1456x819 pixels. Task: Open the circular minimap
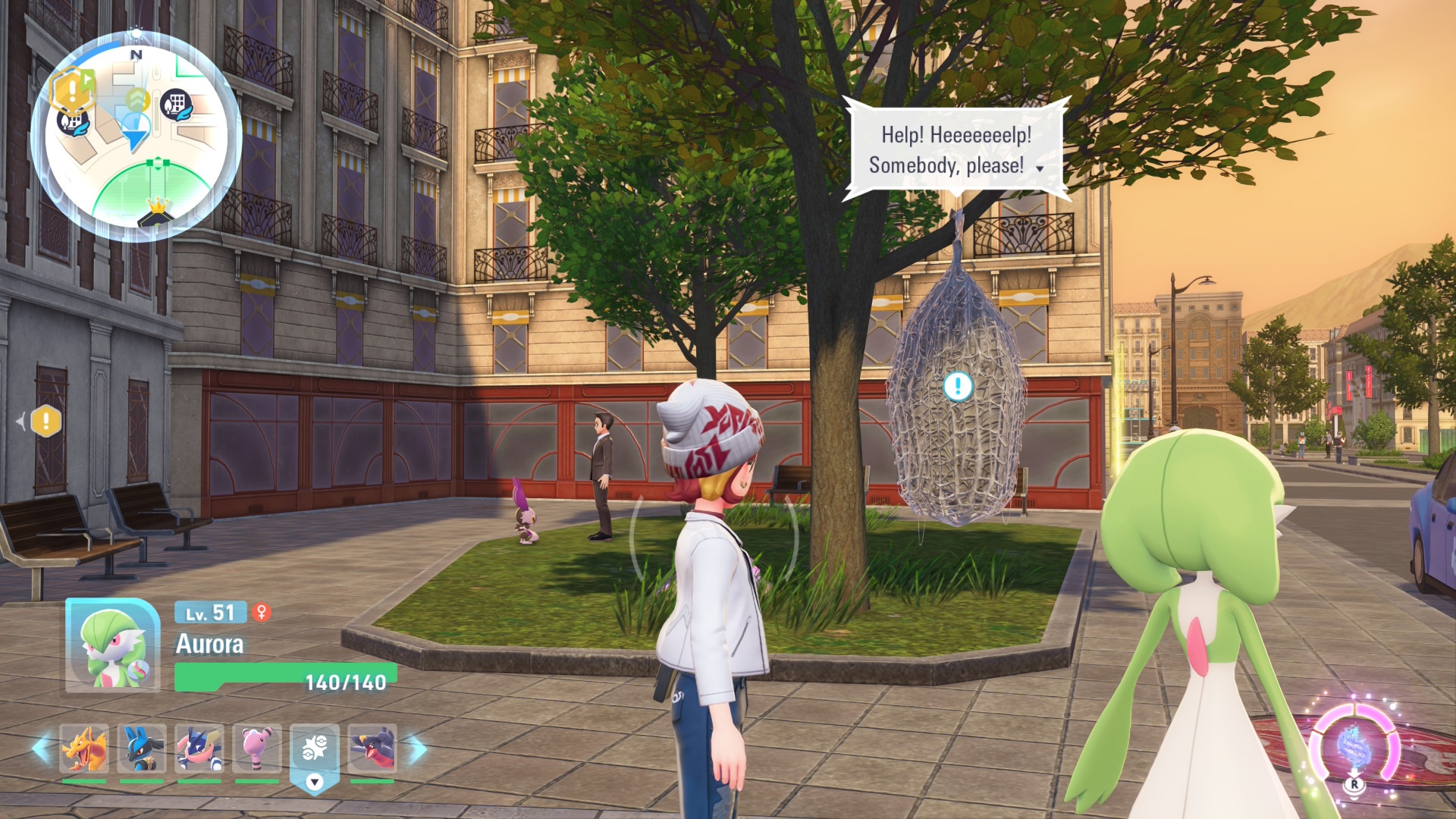[x=136, y=136]
